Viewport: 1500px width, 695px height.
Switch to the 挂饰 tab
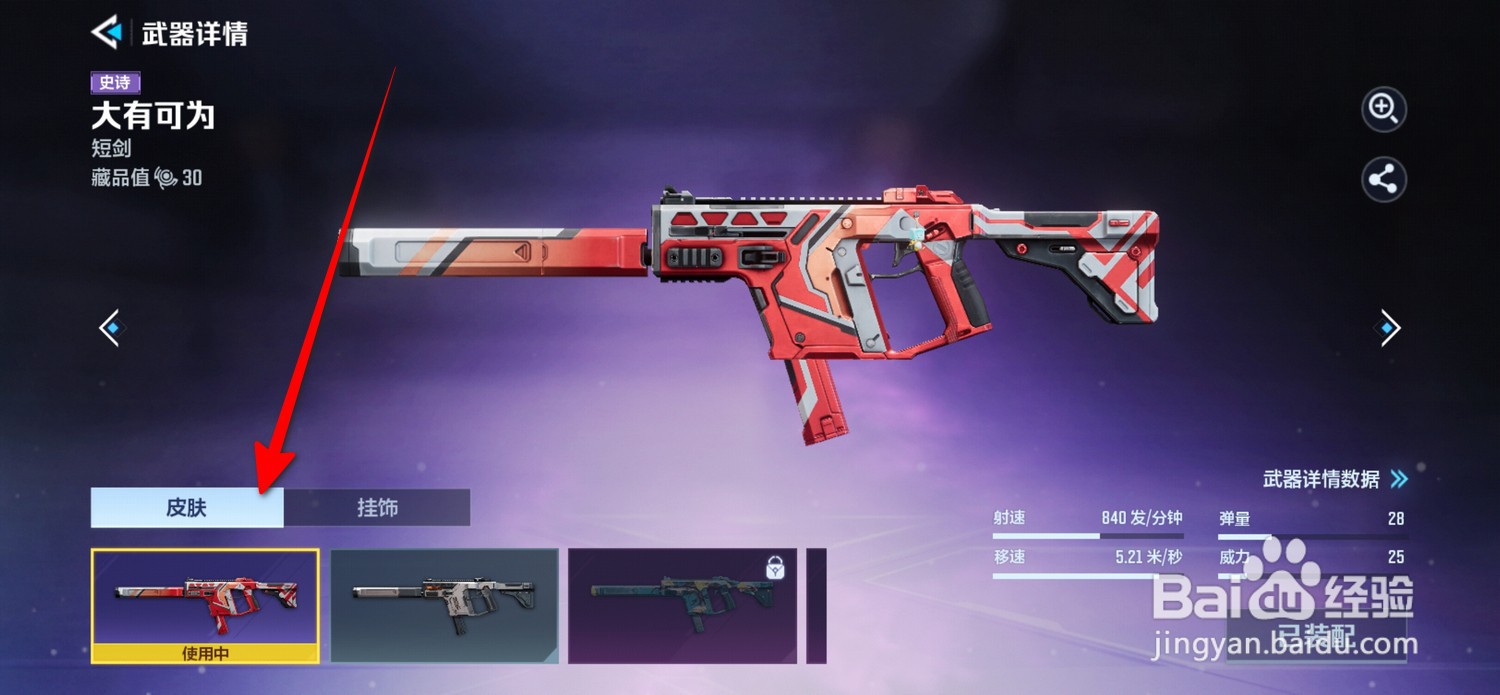point(377,508)
